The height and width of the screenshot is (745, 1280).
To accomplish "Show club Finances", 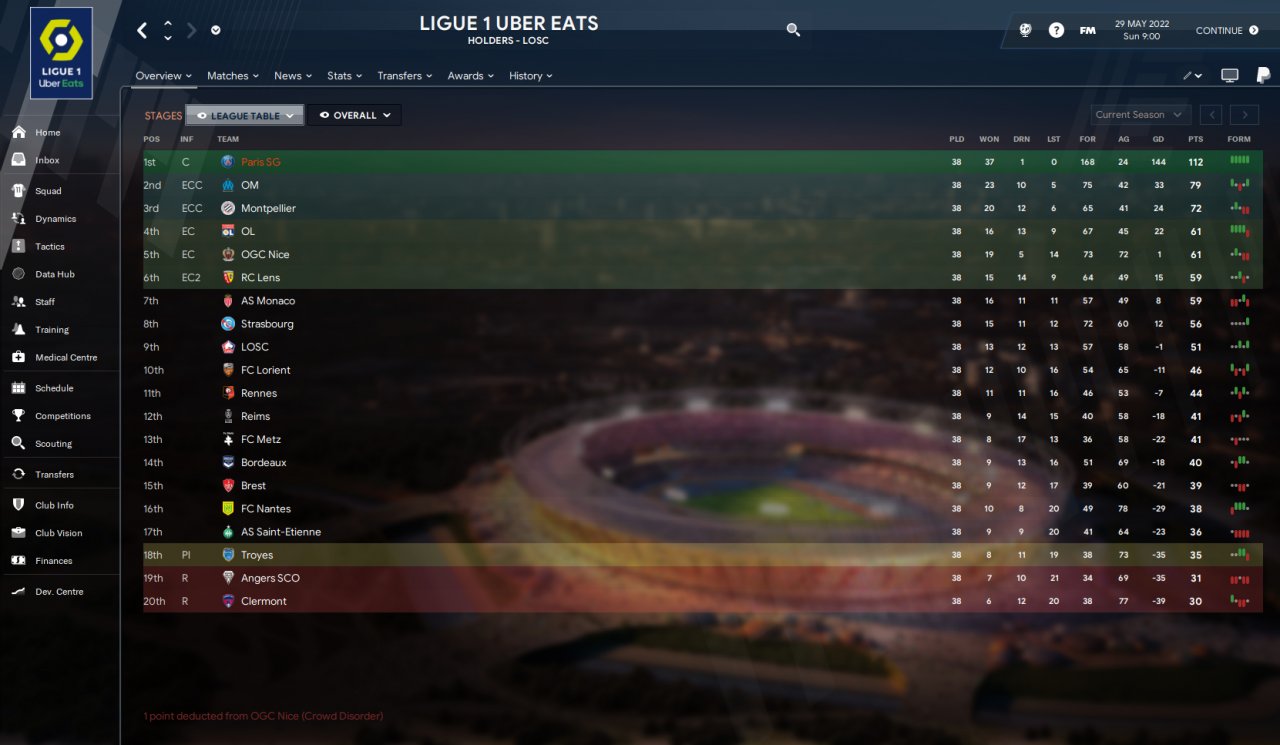I will (53, 561).
